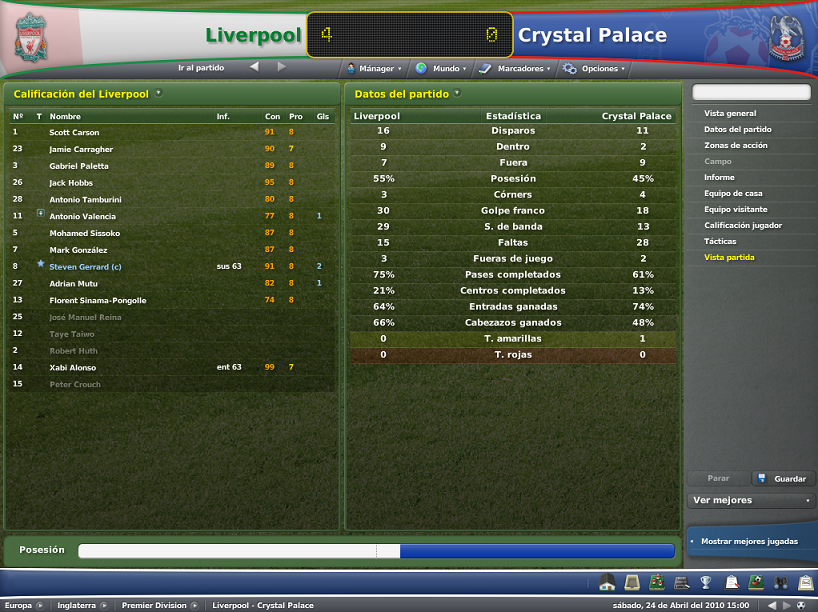The width and height of the screenshot is (818, 612).
Task: Open the Tácticas section
Action: (x=720, y=241)
